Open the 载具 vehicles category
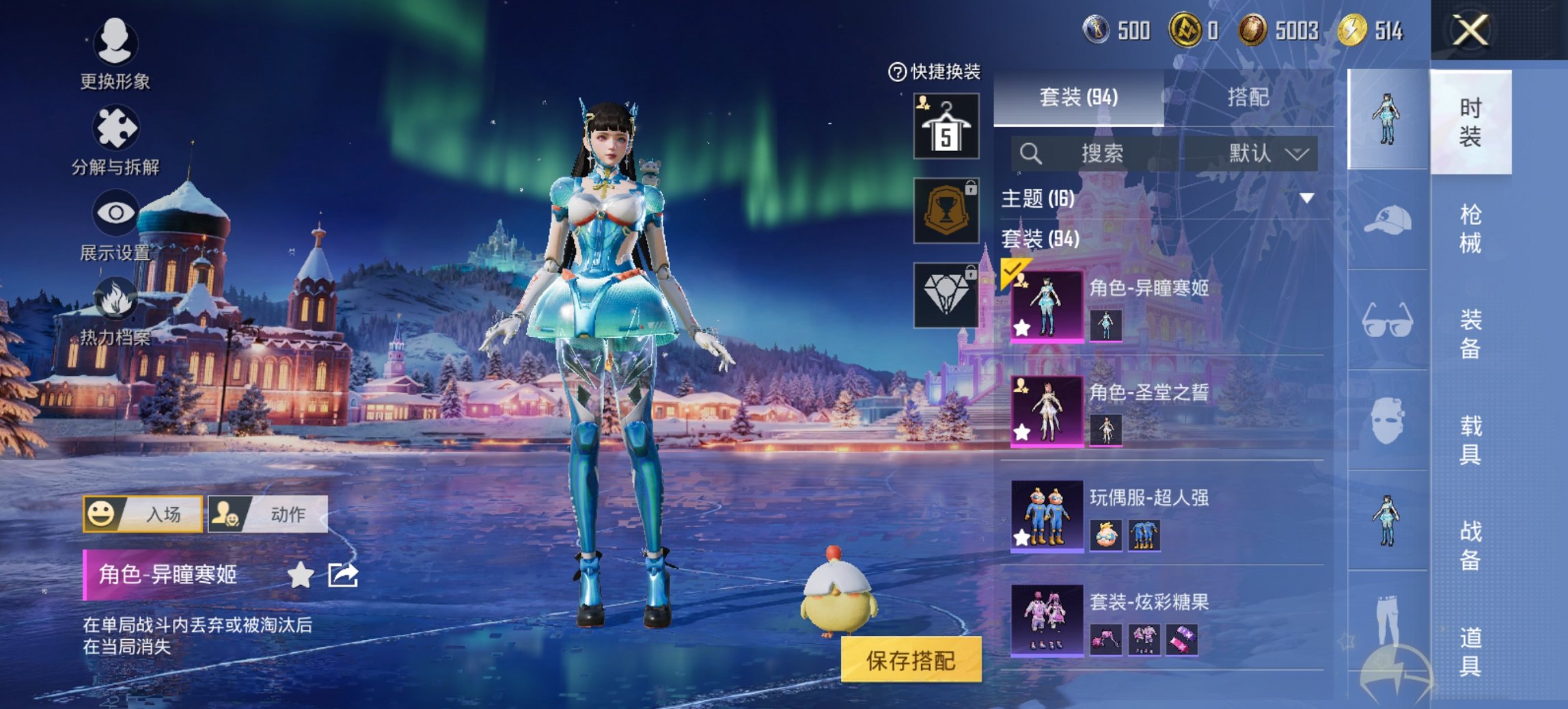Image resolution: width=1568 pixels, height=709 pixels. (x=1470, y=440)
